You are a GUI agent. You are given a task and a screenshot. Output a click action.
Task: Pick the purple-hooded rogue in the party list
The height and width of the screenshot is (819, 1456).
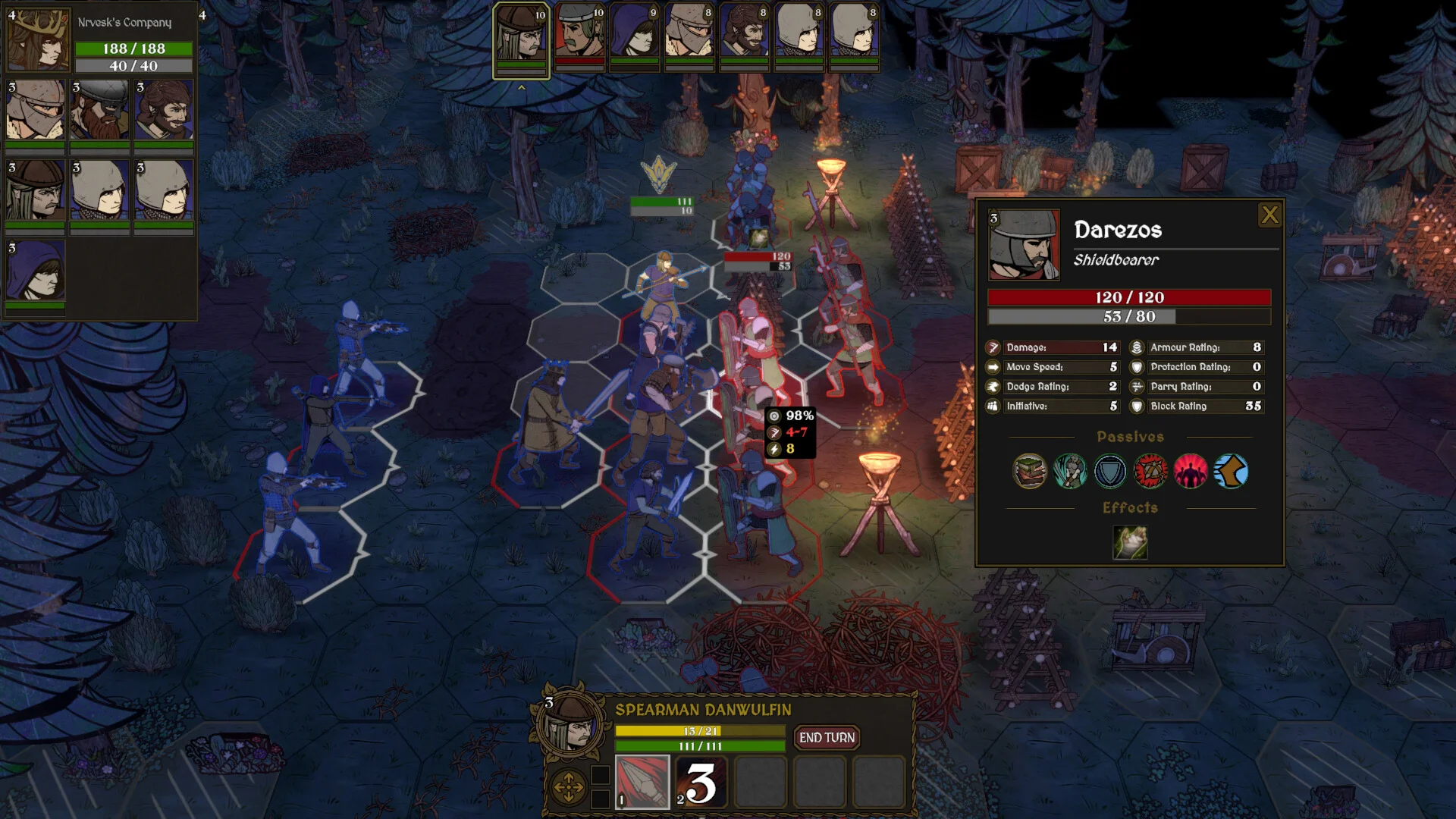(x=36, y=271)
